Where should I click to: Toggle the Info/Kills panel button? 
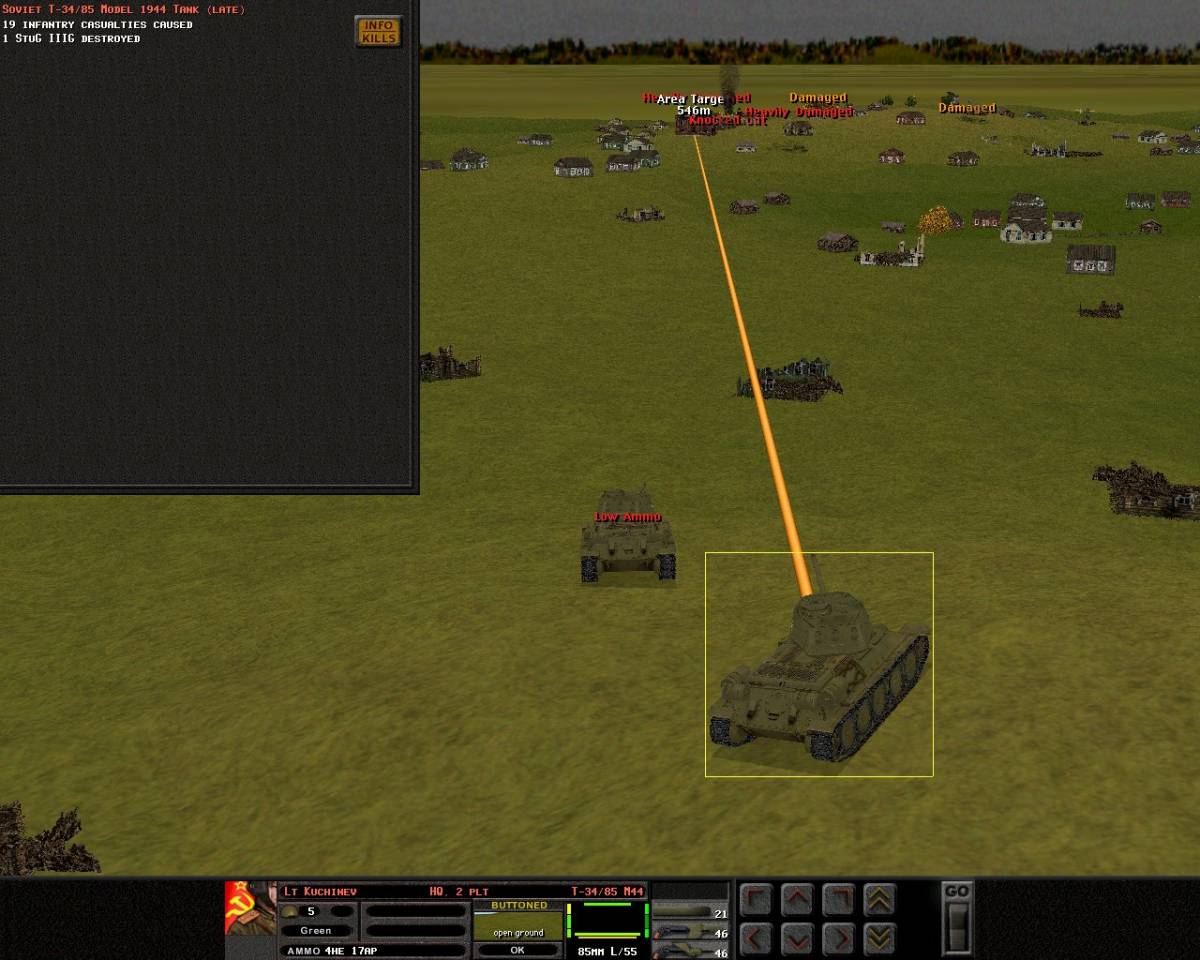pyautogui.click(x=378, y=32)
